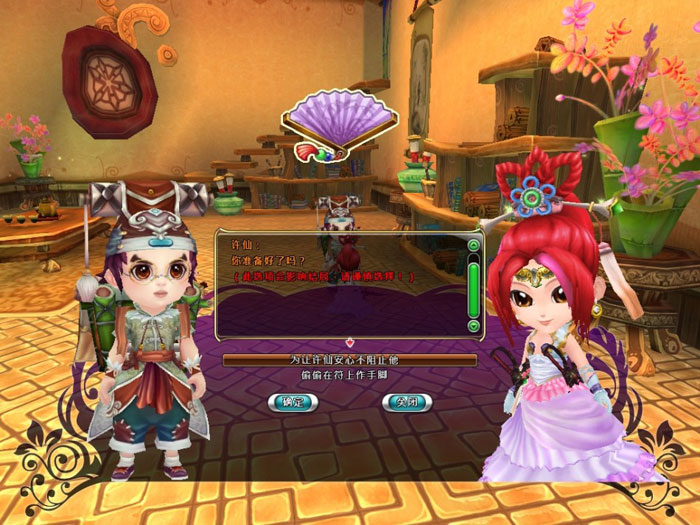Close the dialogue with 关闭

click(x=407, y=402)
